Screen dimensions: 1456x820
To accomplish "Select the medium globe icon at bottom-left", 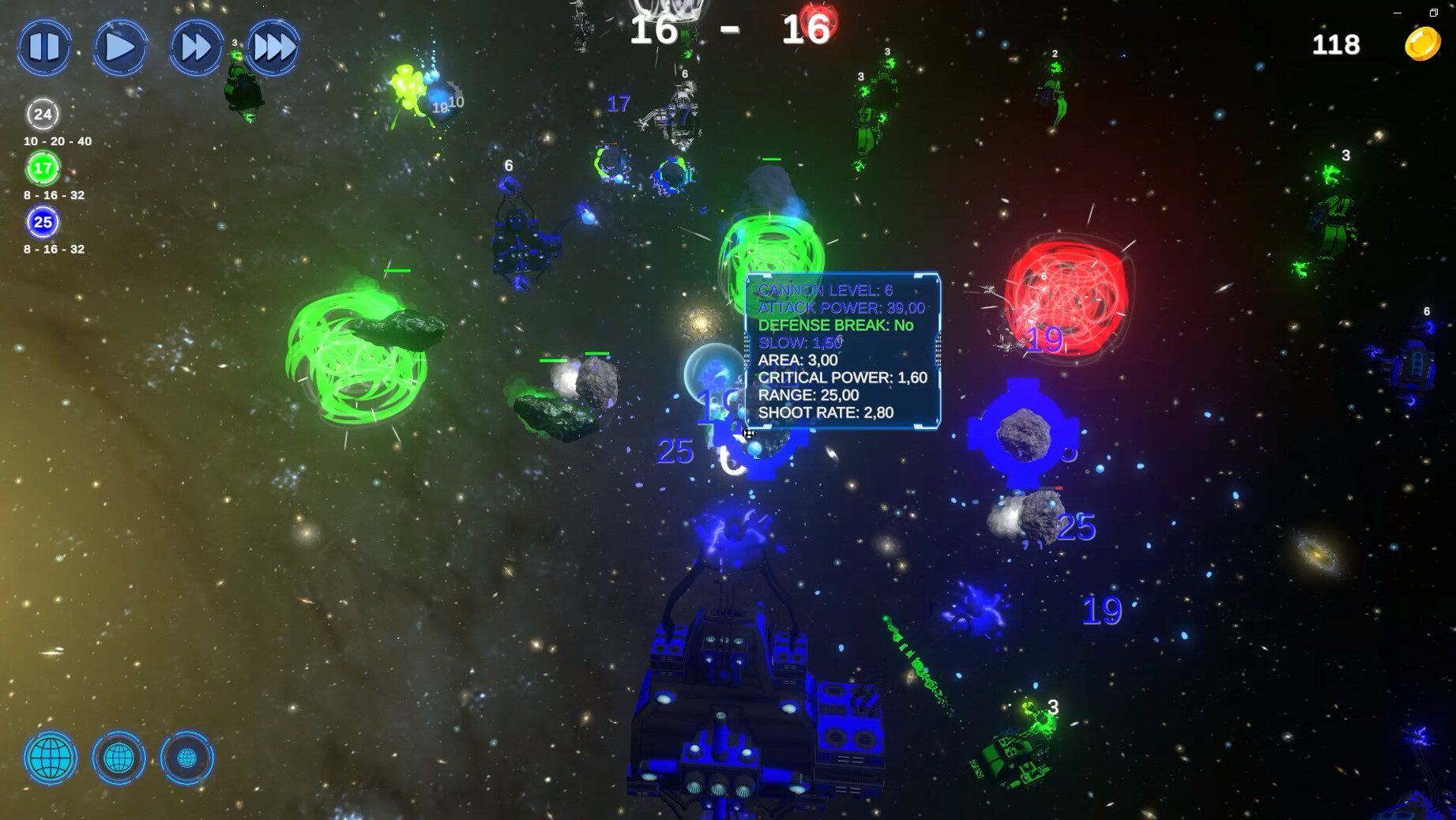I will point(119,758).
